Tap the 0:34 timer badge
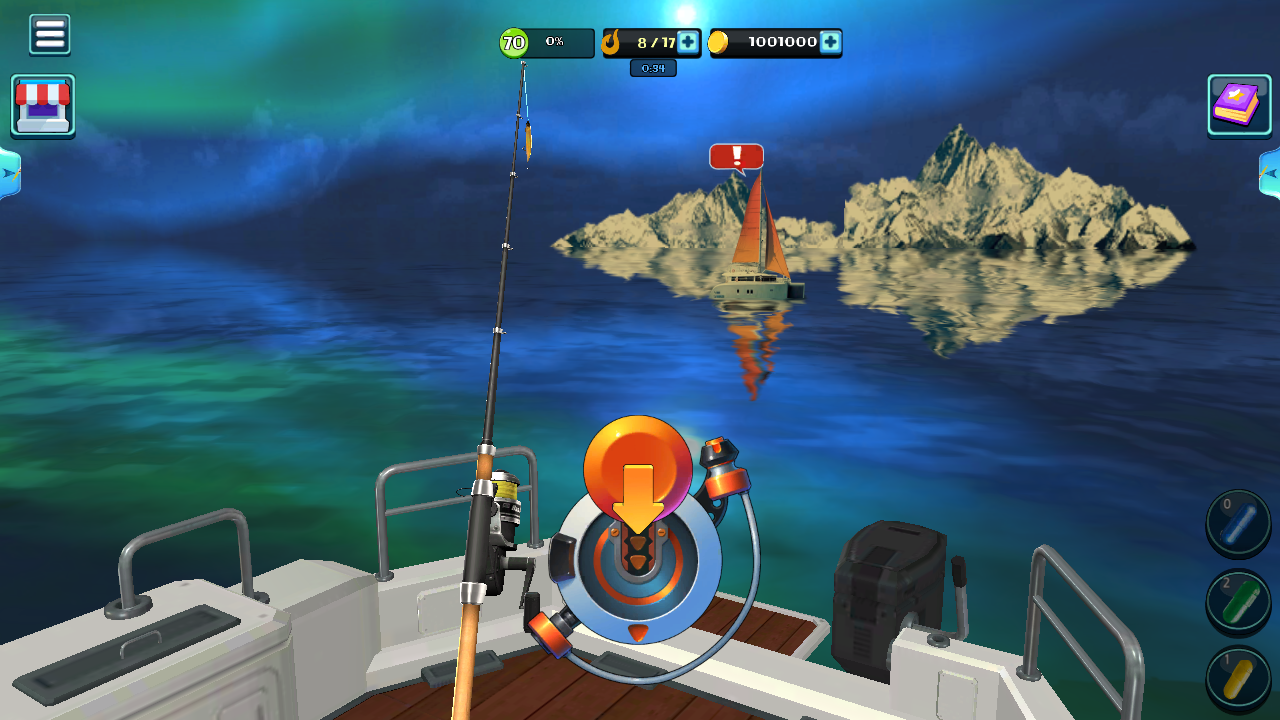The width and height of the screenshot is (1280, 720). (x=652, y=68)
